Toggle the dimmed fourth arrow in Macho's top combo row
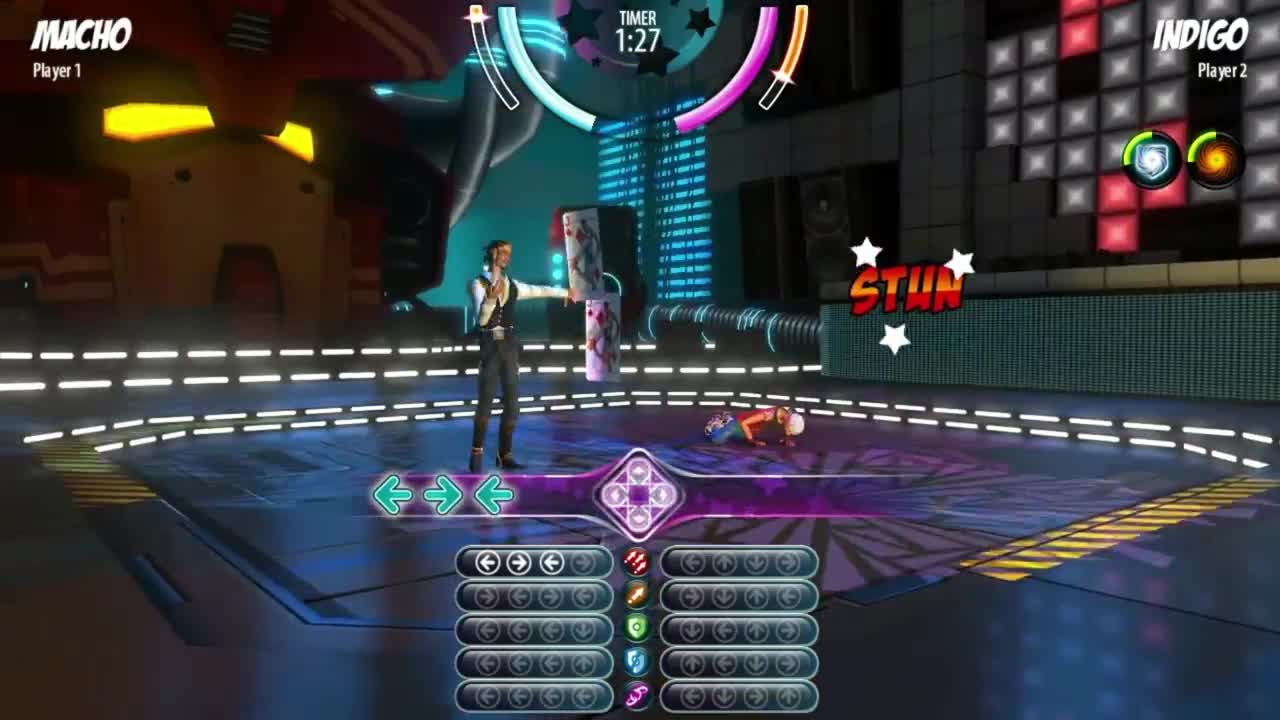 (583, 562)
